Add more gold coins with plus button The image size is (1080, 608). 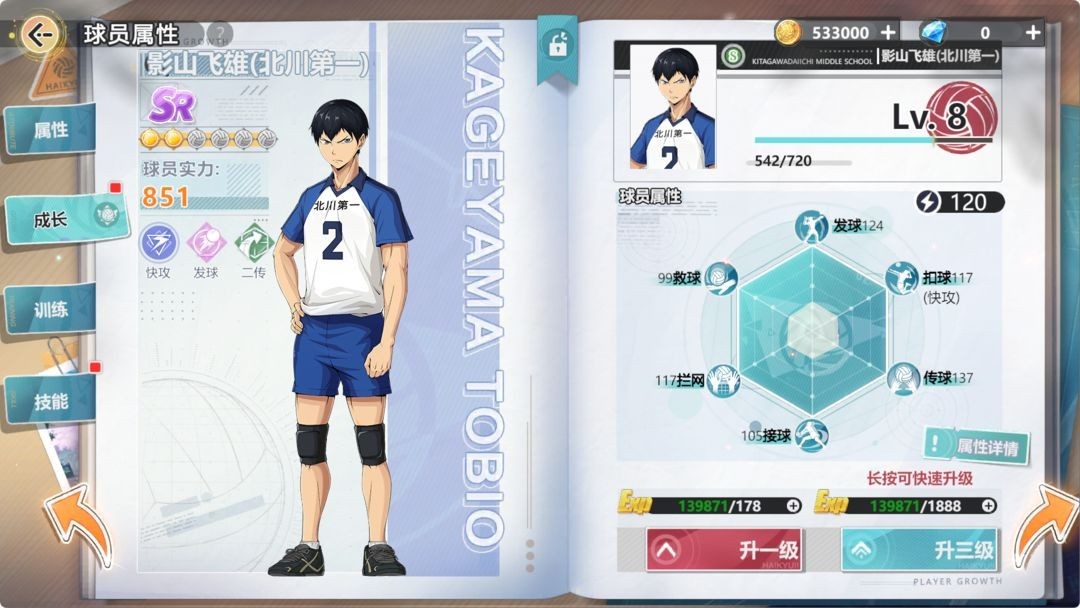pyautogui.click(x=887, y=32)
